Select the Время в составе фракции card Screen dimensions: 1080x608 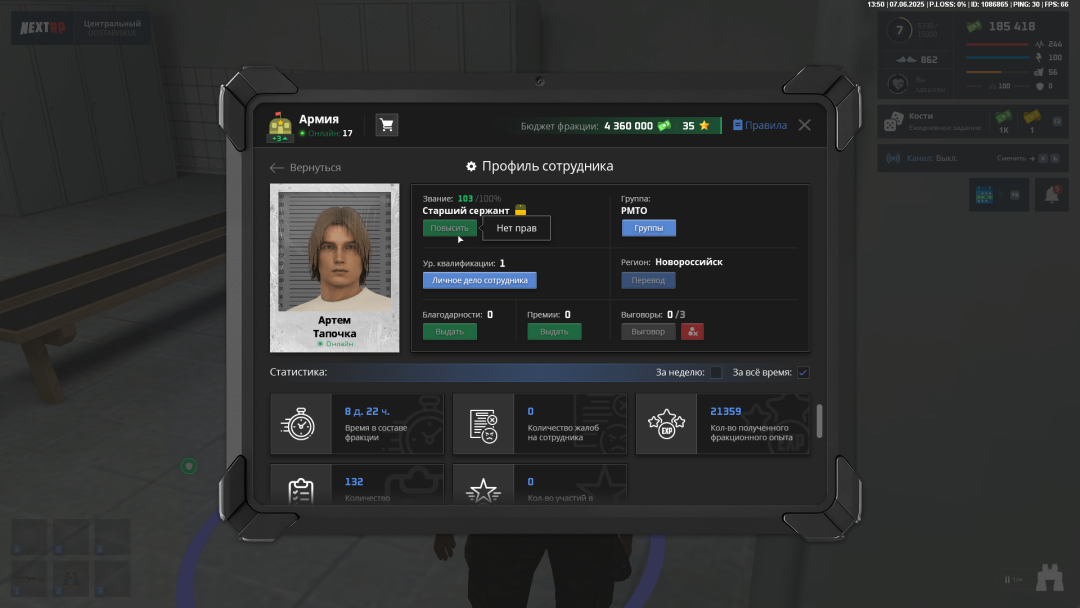click(x=357, y=424)
